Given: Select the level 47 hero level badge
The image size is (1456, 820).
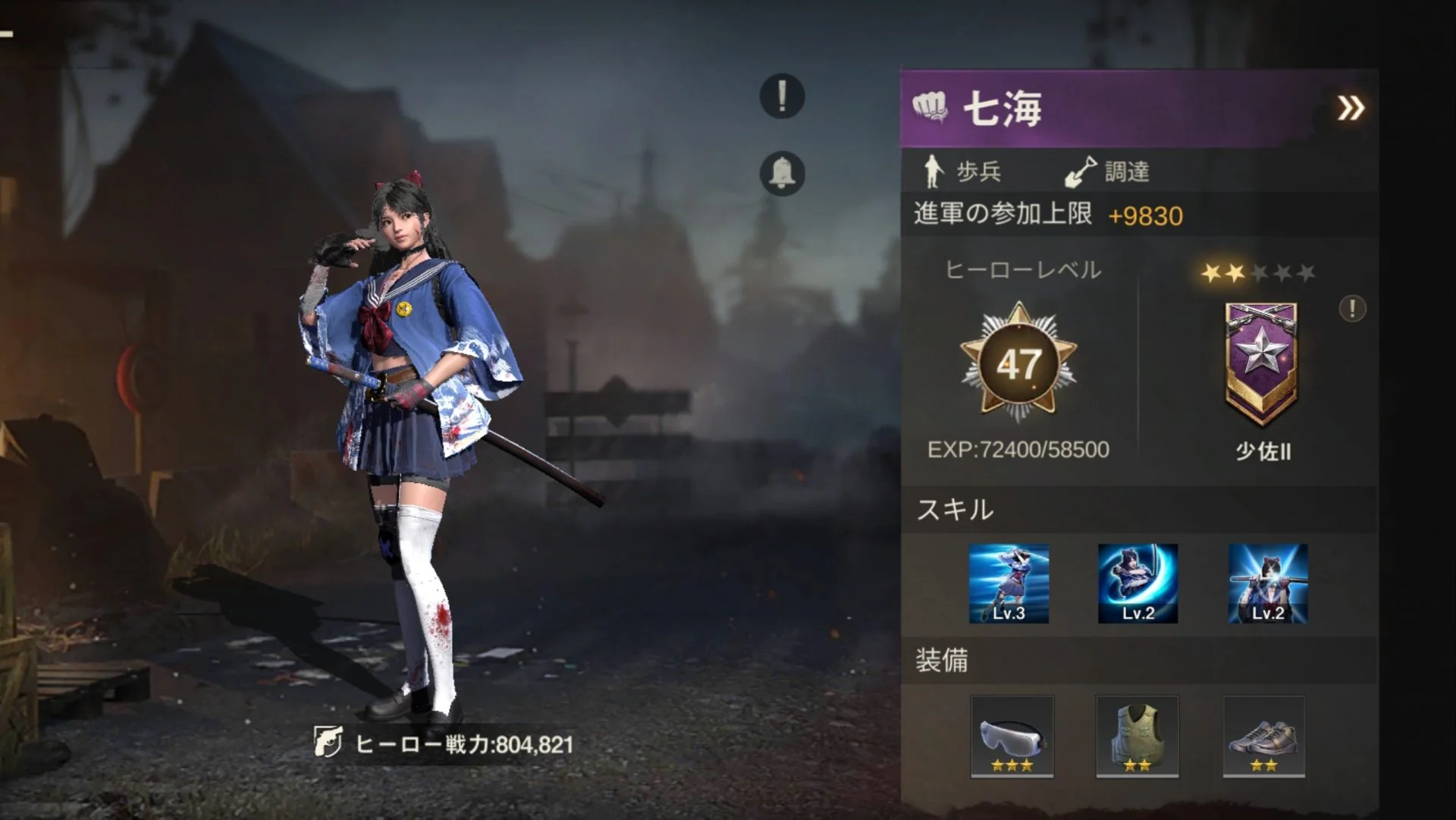Looking at the screenshot, I should click(x=1018, y=364).
